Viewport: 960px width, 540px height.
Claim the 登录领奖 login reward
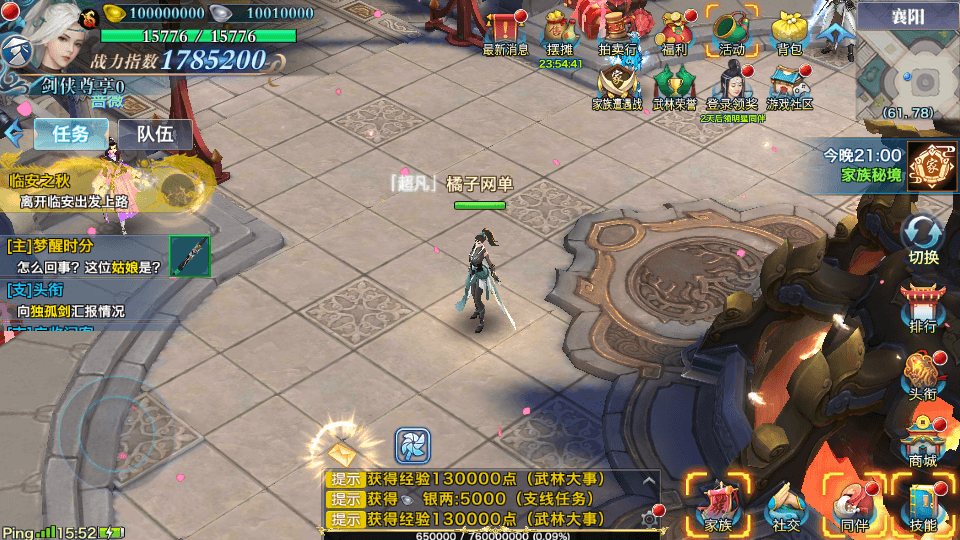point(732,84)
